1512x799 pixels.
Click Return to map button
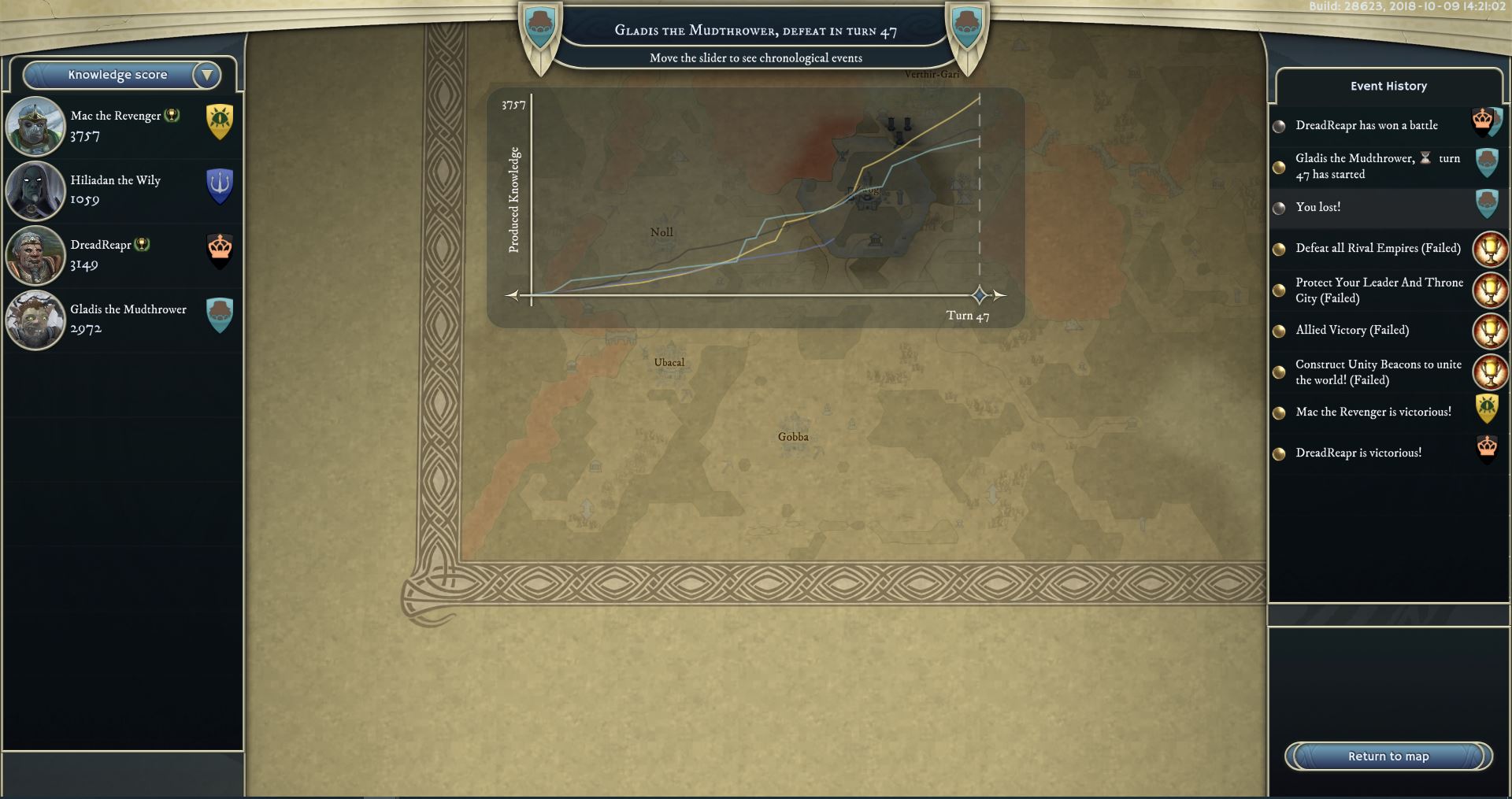click(x=1388, y=756)
